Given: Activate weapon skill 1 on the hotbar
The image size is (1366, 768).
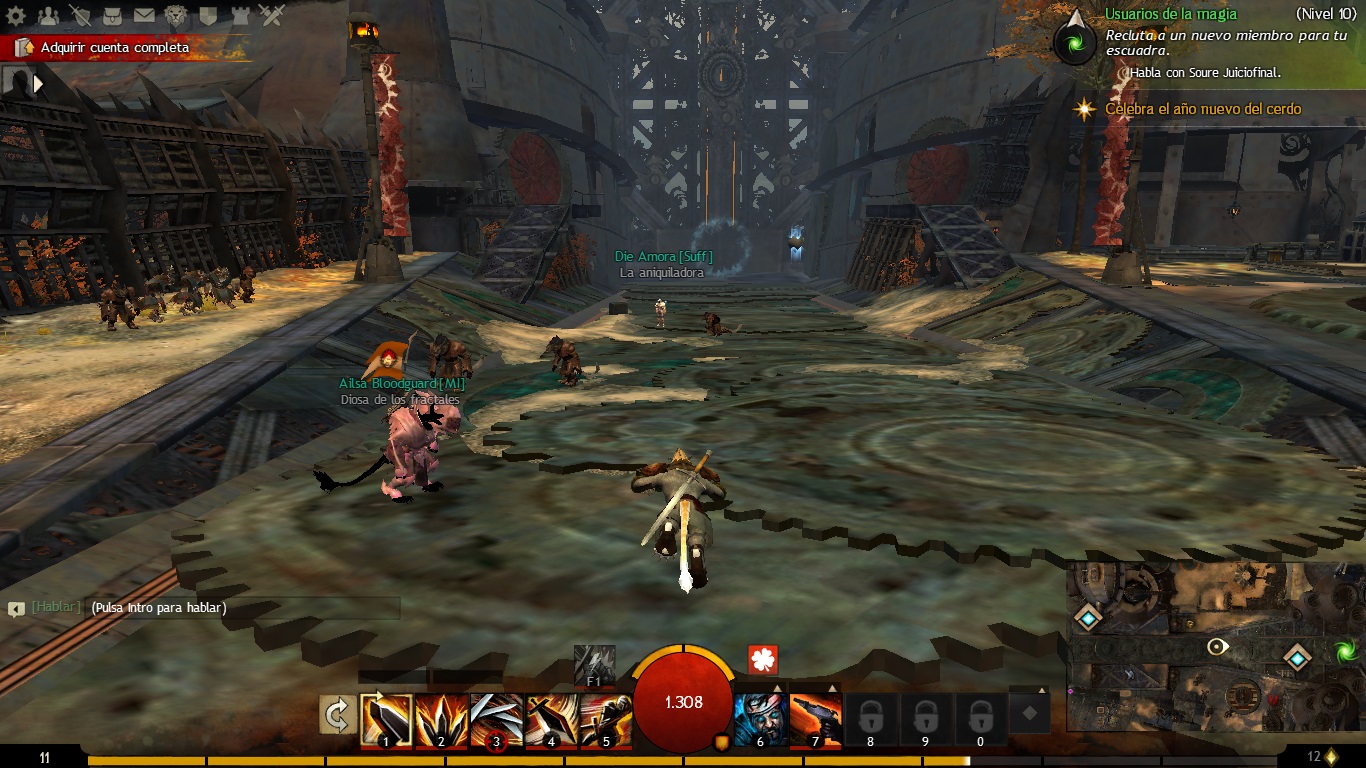Looking at the screenshot, I should 385,720.
